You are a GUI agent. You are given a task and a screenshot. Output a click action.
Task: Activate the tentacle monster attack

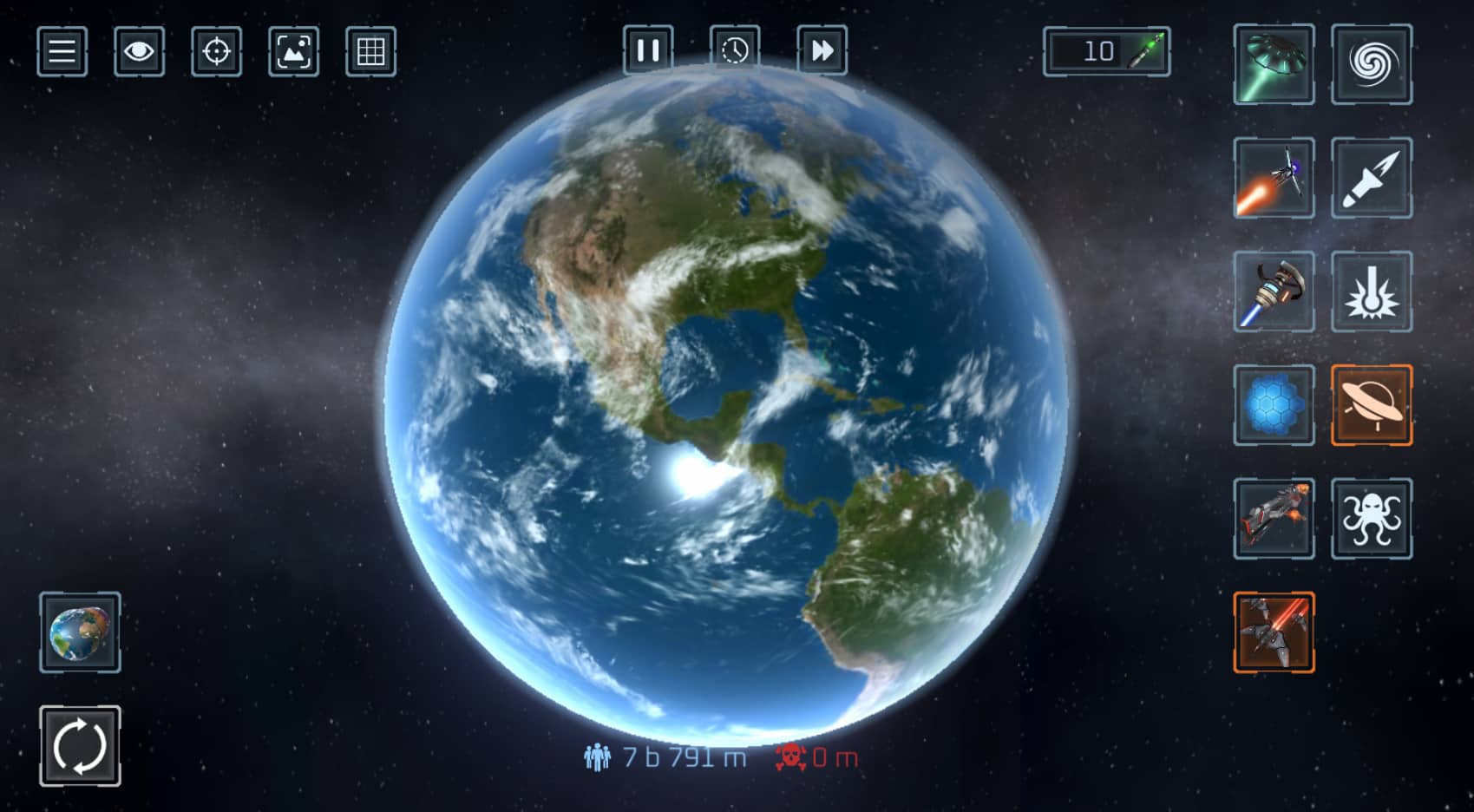1373,519
